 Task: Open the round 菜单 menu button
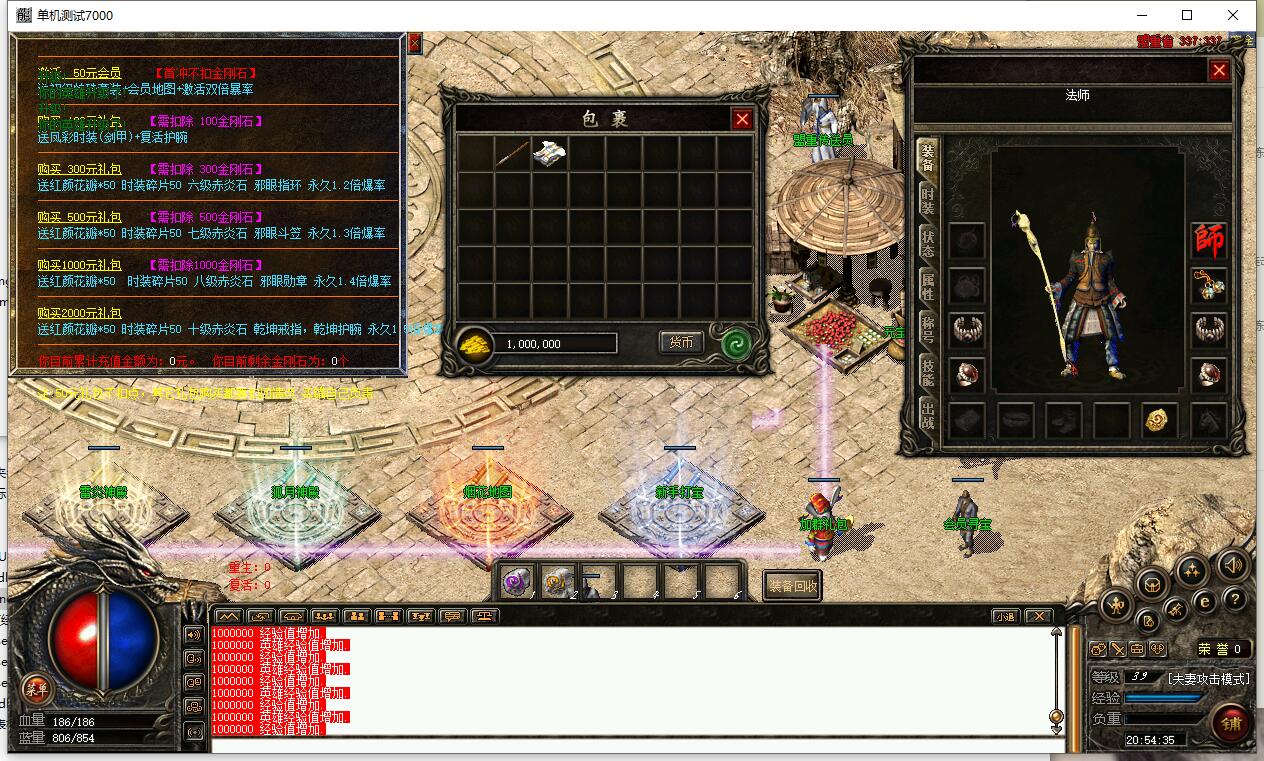pos(37,688)
